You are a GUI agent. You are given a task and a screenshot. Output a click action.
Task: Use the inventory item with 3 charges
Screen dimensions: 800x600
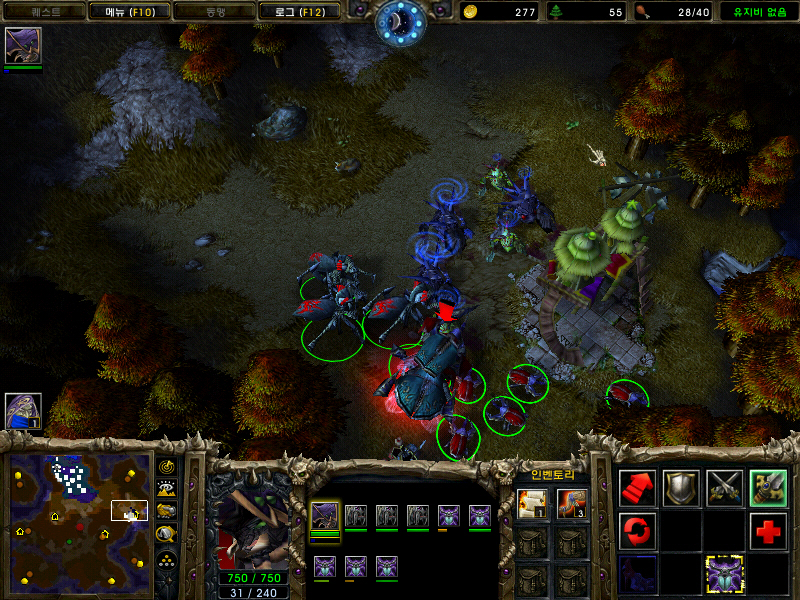571,505
